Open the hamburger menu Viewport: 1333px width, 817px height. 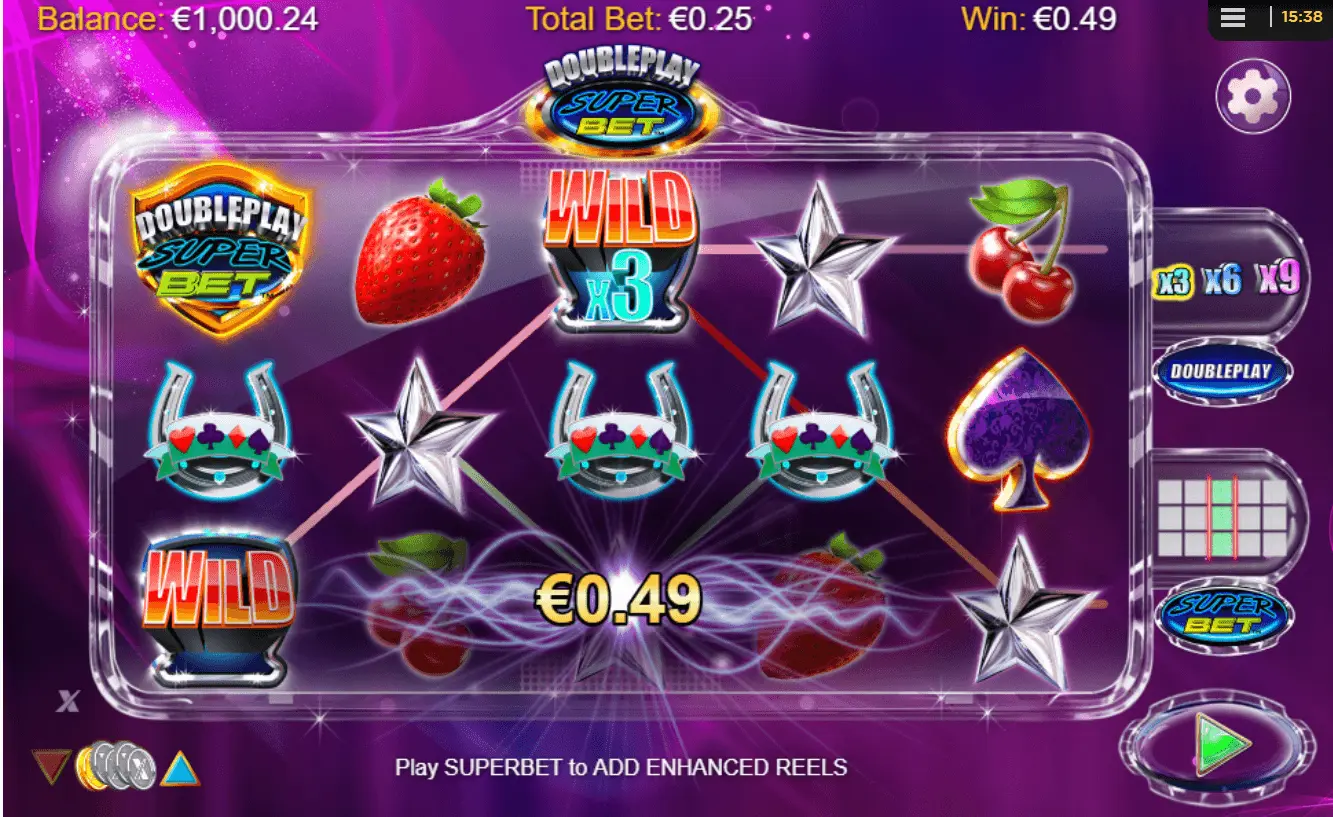point(1232,18)
